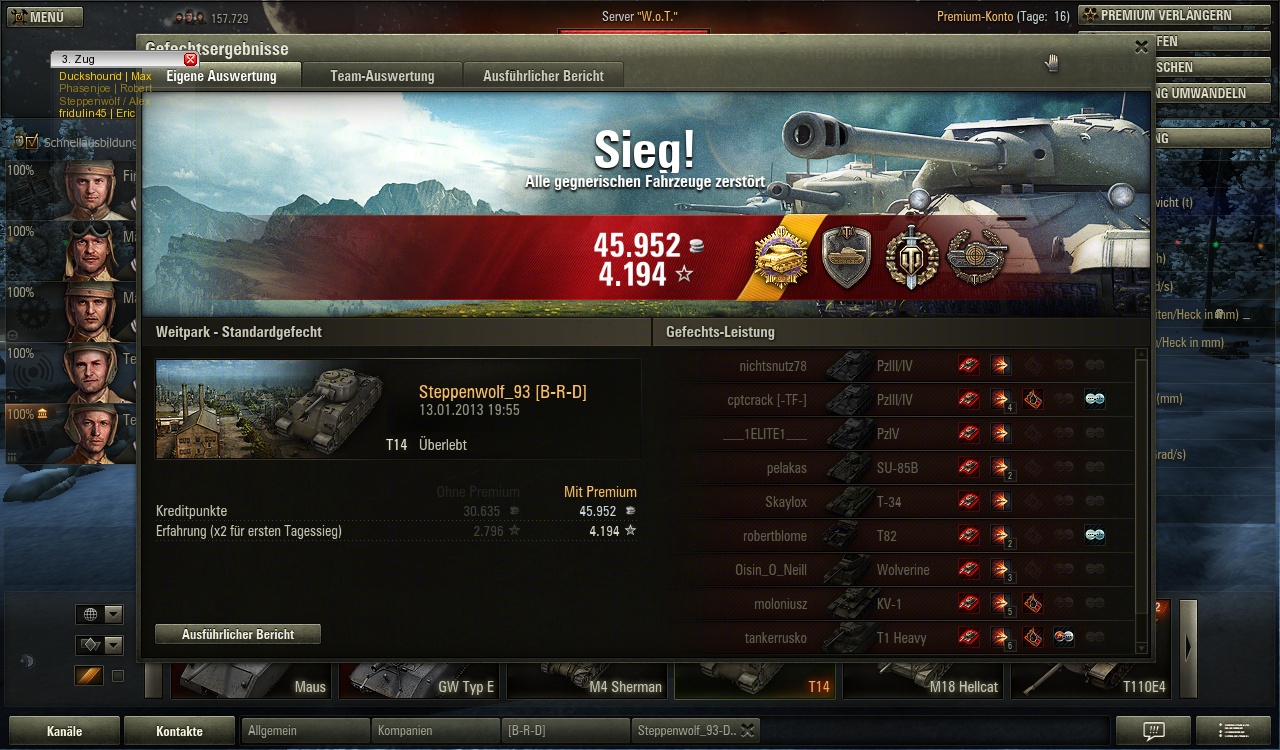Open the Ausführlicher Bericht tab
1280x750 pixels.
tap(543, 76)
